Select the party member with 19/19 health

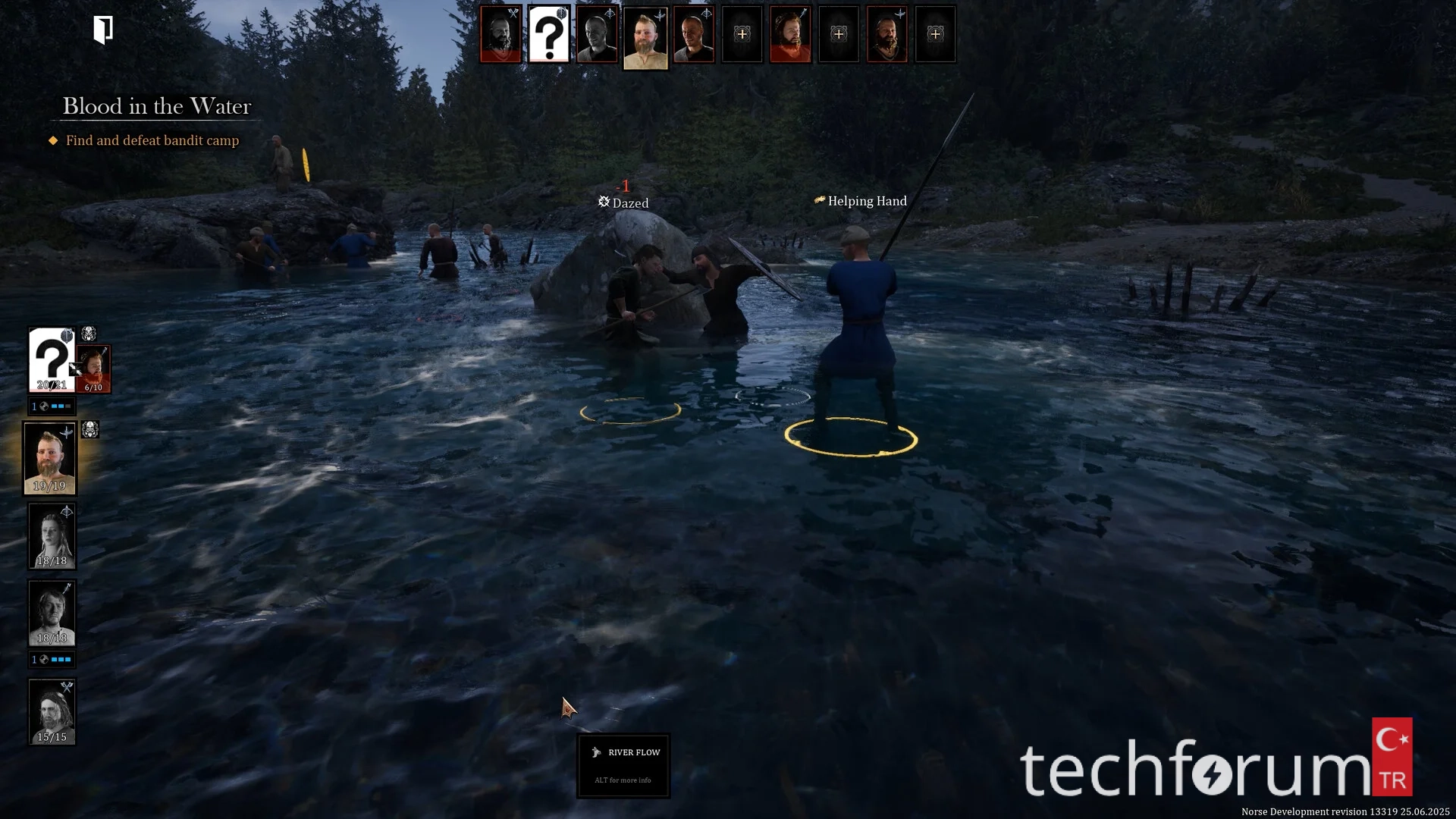click(x=50, y=458)
